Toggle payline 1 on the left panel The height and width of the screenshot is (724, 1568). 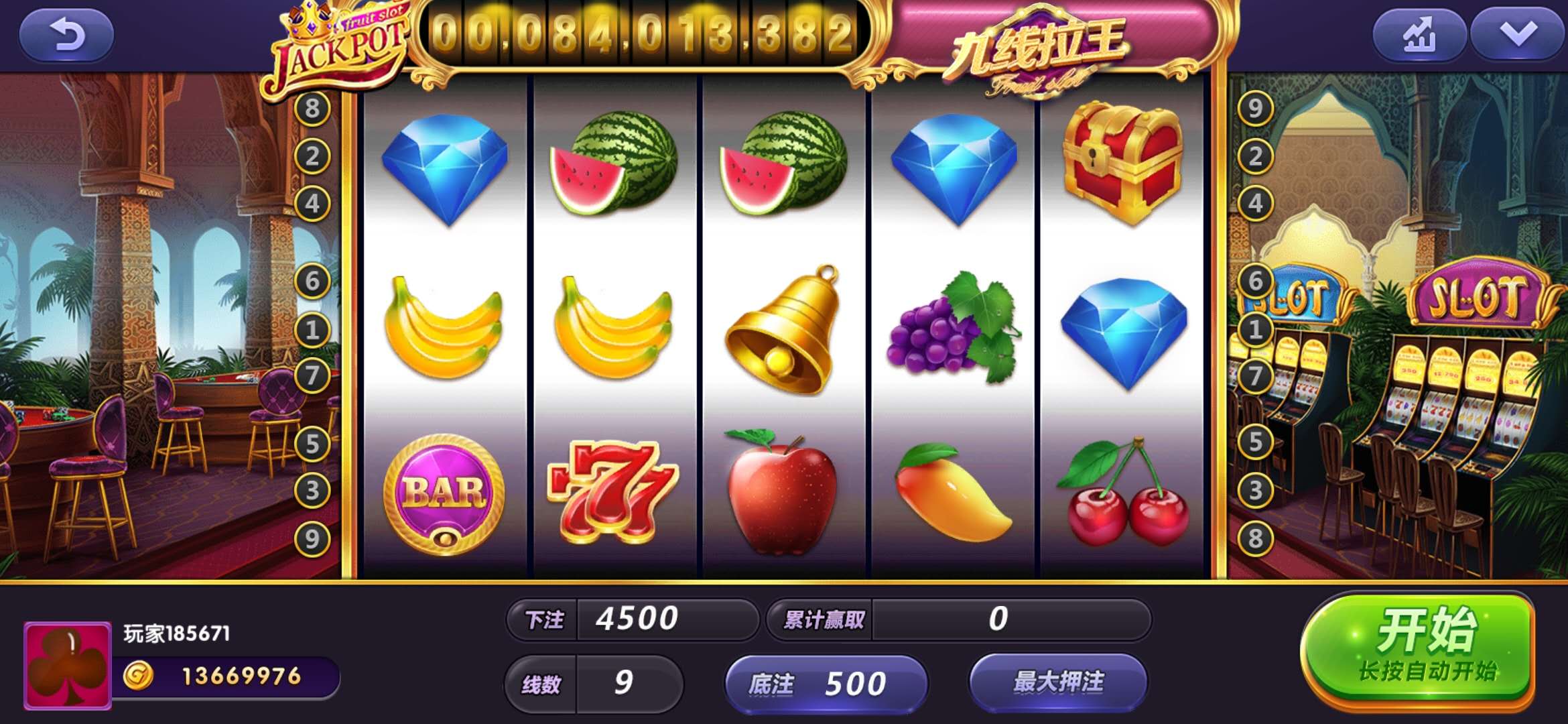point(312,328)
